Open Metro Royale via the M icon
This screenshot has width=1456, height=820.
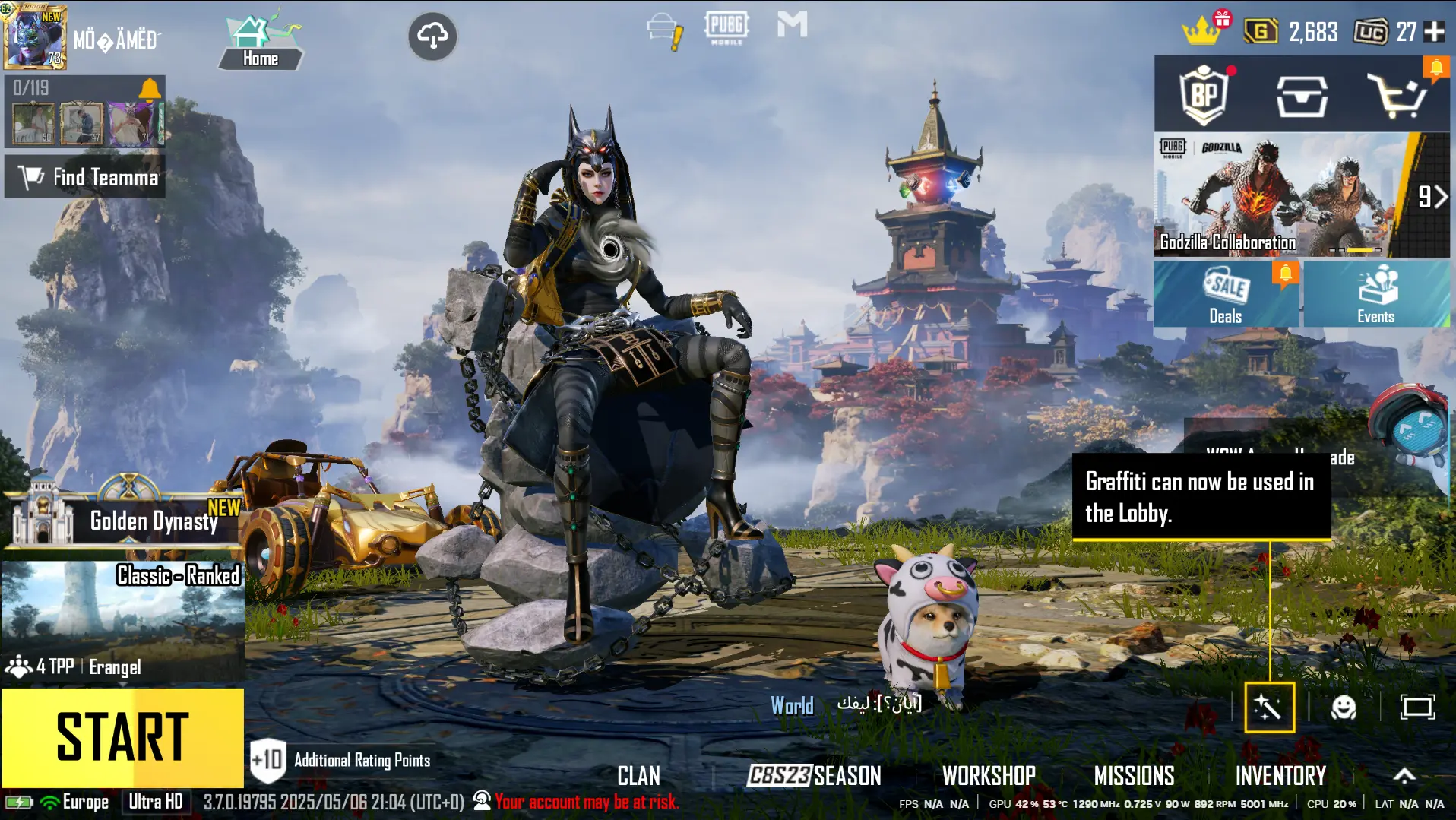coord(792,26)
